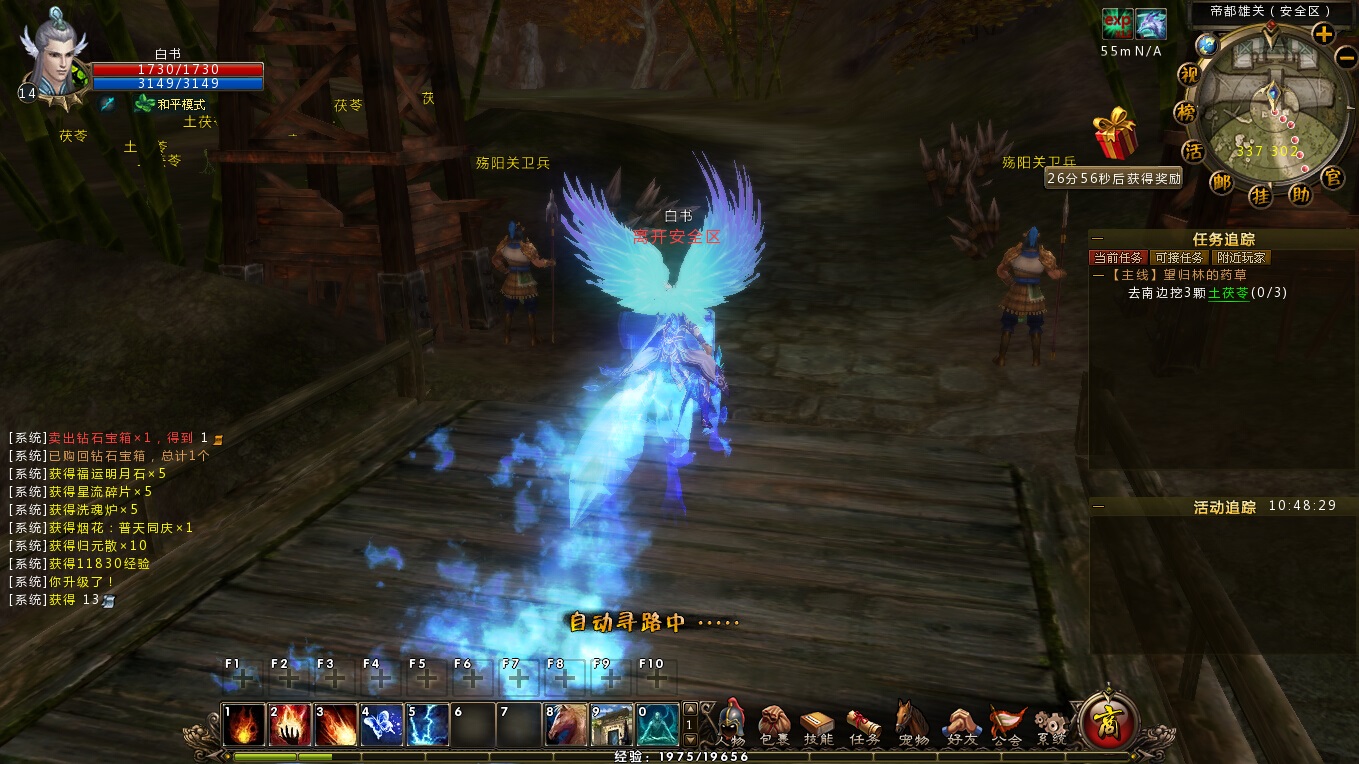Activate the fireball skill in slot 1
Viewport: 1359px width, 764px height.
coord(243,725)
